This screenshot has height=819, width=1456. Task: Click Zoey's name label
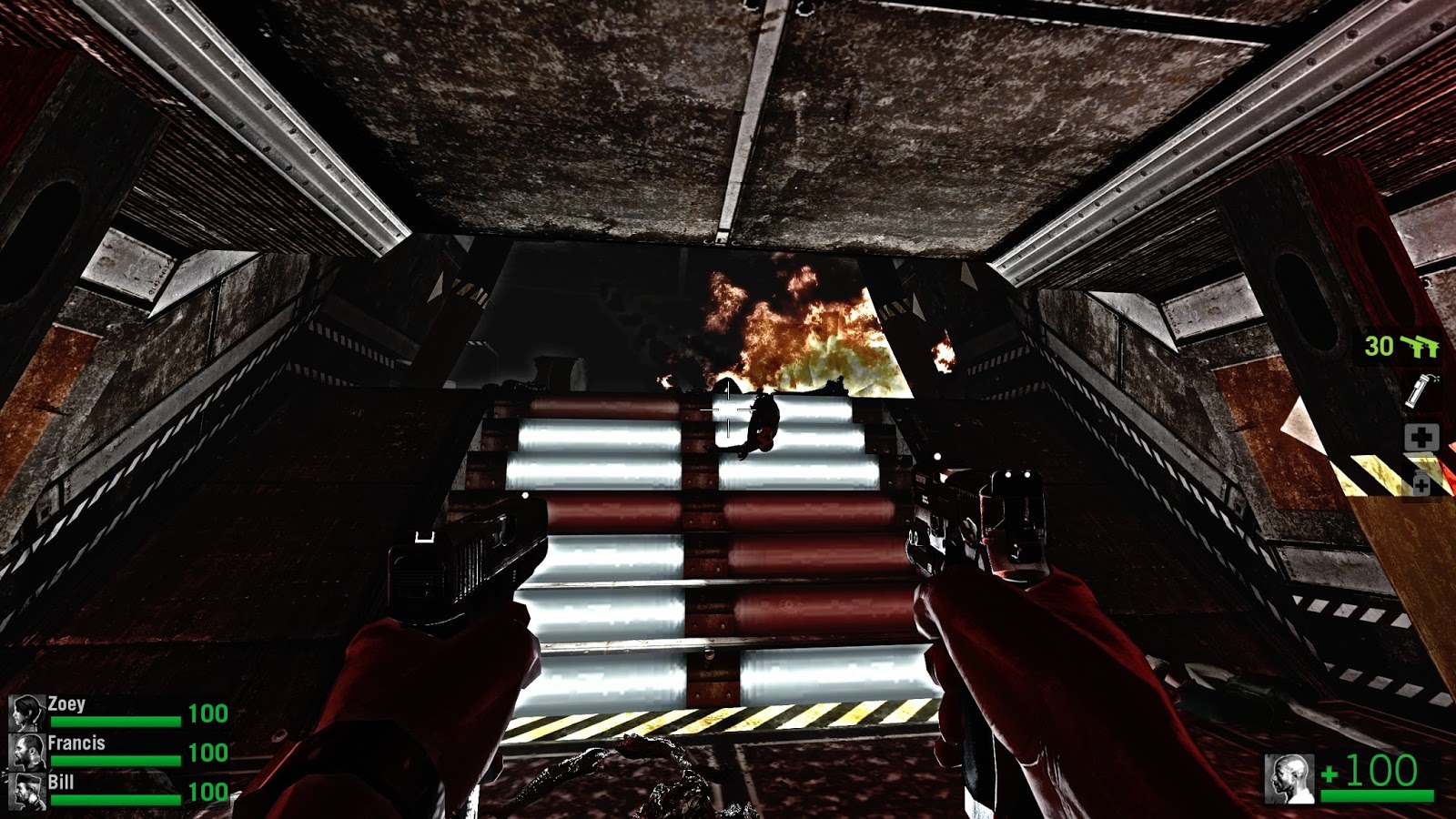(x=66, y=705)
